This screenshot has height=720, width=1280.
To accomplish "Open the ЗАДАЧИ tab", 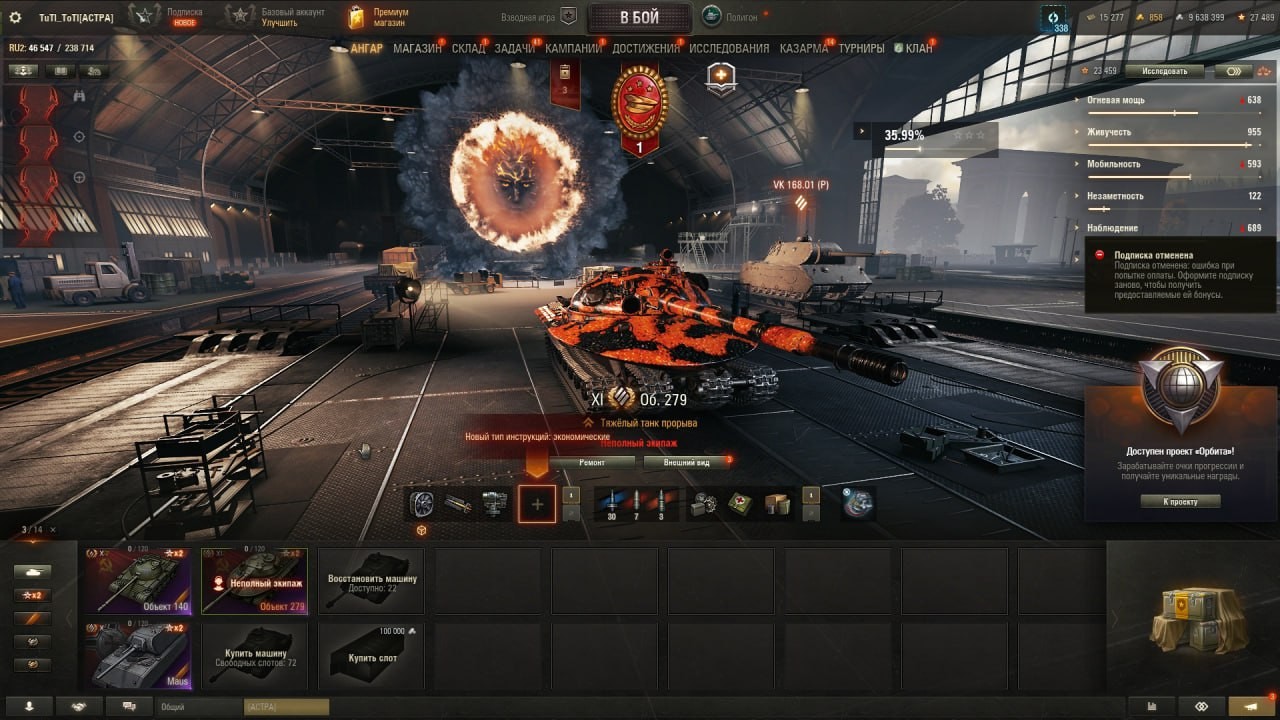I will point(514,48).
